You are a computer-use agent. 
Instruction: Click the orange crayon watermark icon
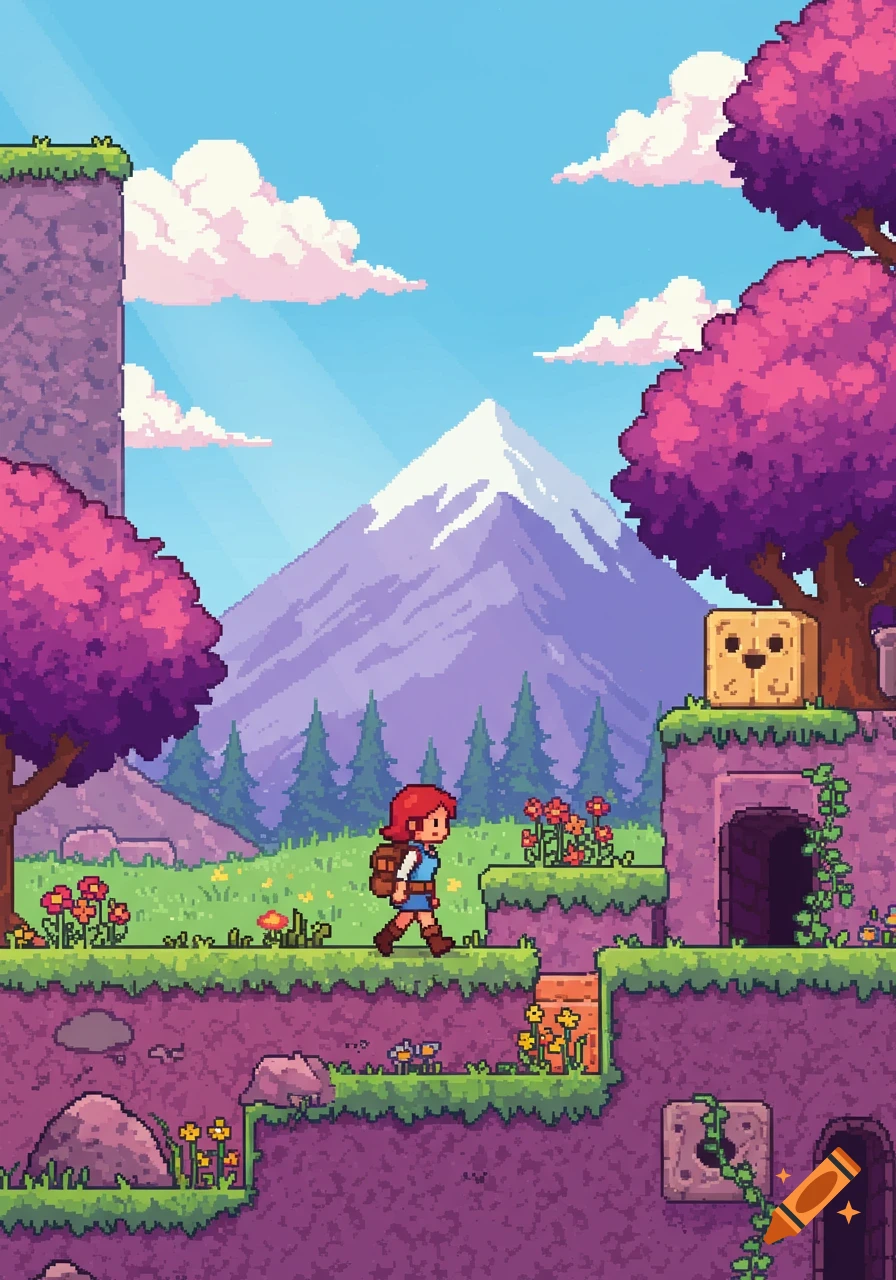813,1195
